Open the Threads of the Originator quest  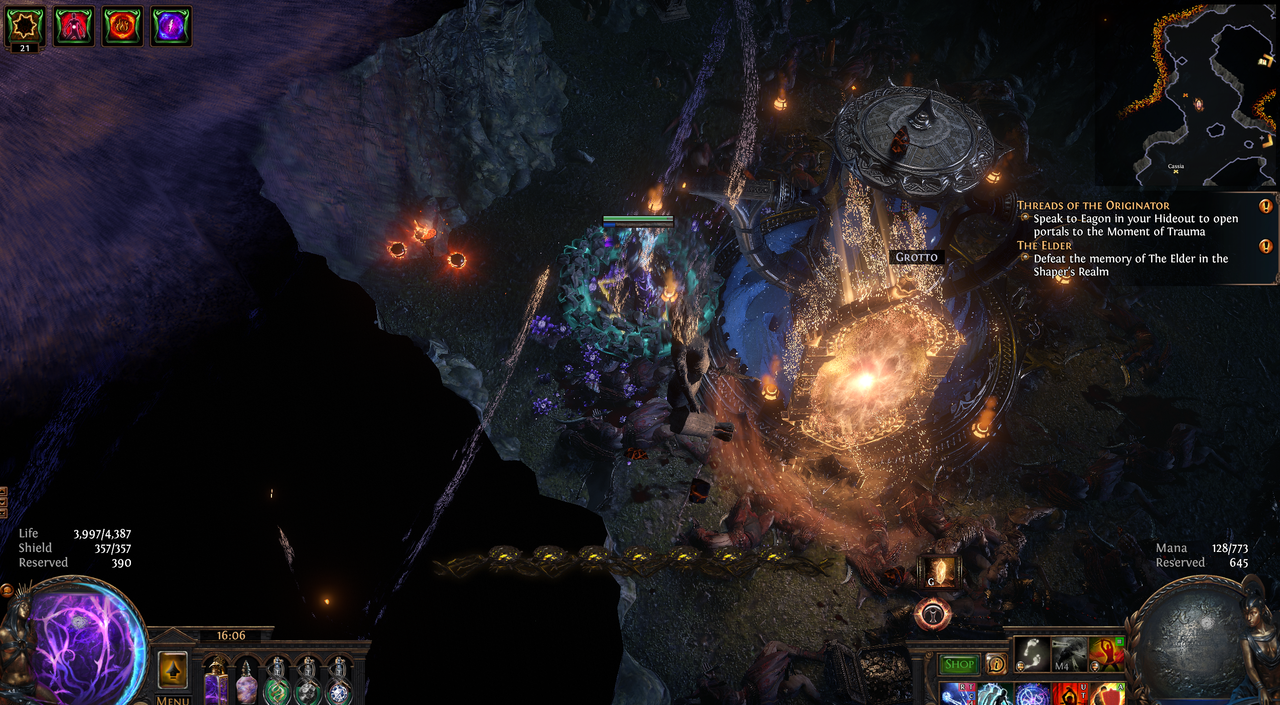click(1093, 205)
